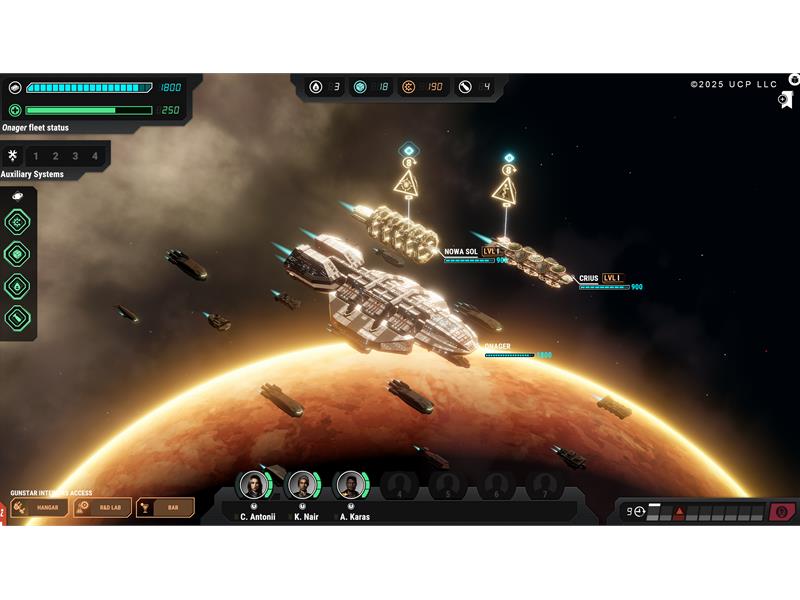Click the red end-turn button
This screenshot has height=600, width=800.
pos(782,512)
